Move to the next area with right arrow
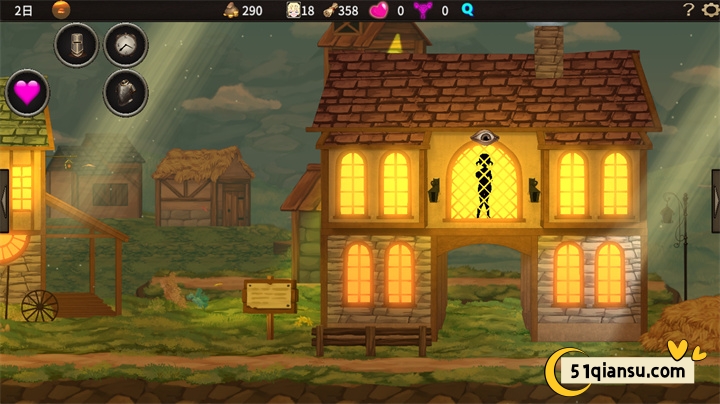The width and height of the screenshot is (720, 404). [x=715, y=192]
